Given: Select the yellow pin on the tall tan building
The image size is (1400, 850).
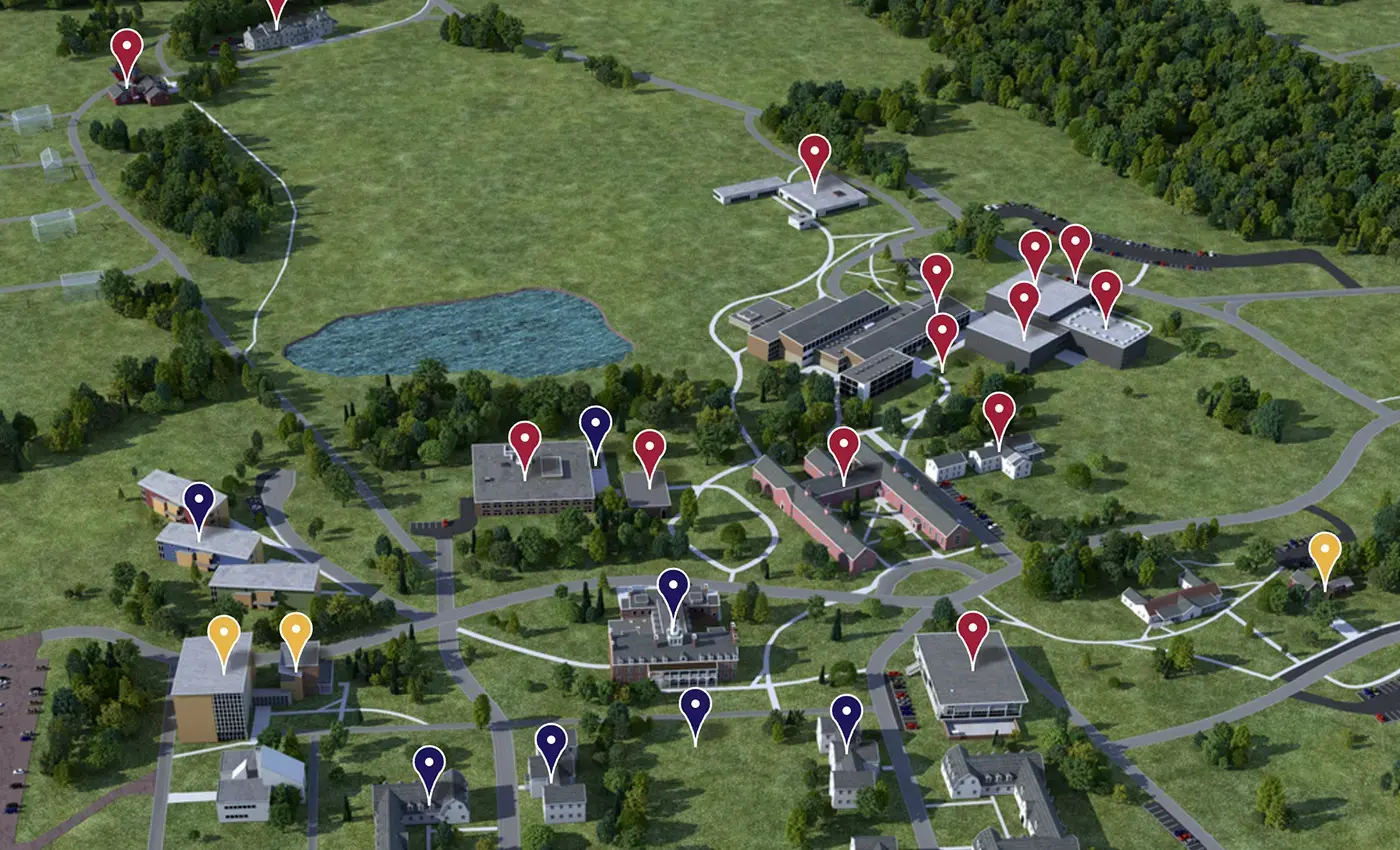Looking at the screenshot, I should pos(223,636).
